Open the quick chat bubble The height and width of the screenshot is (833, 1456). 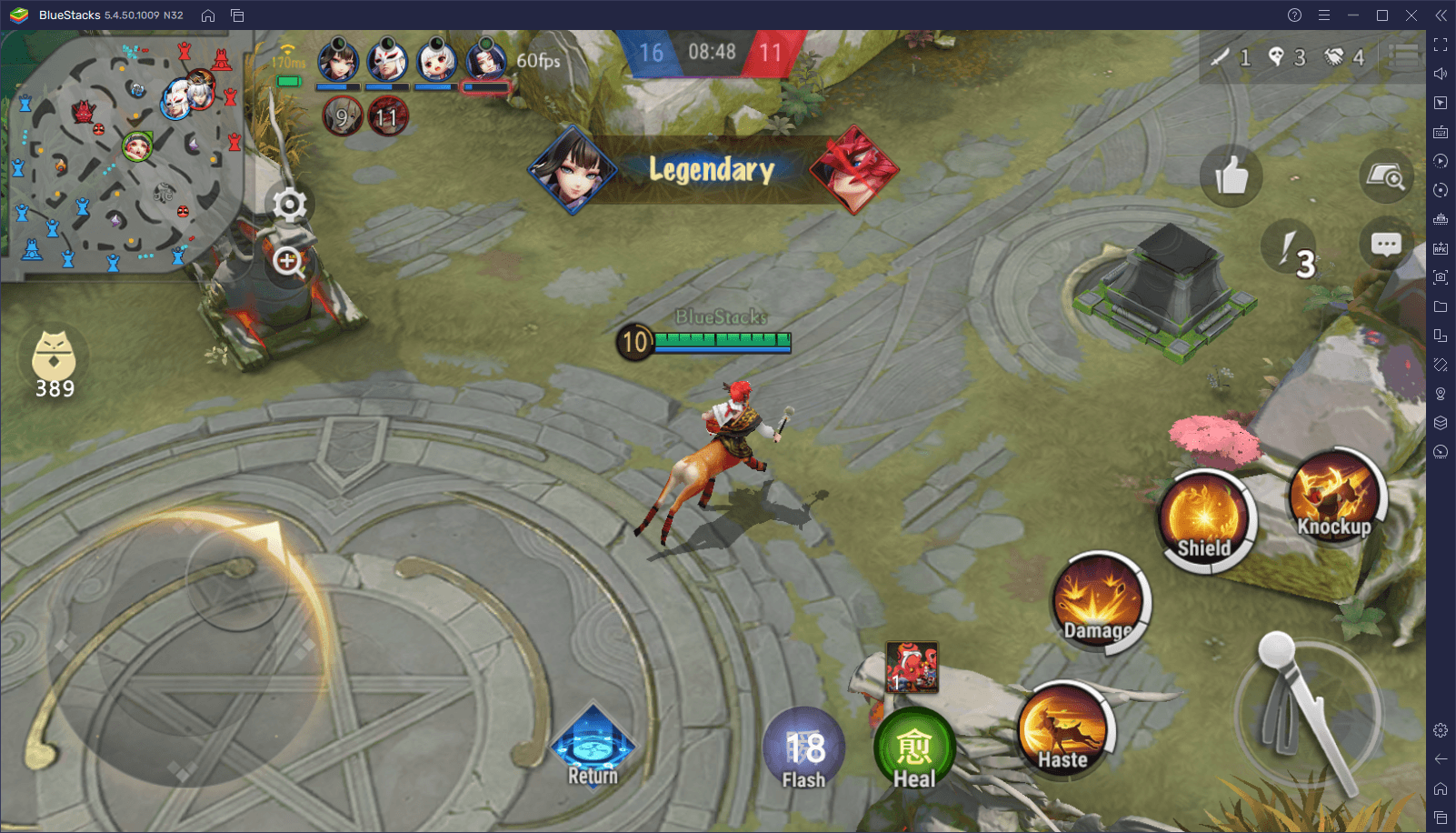click(1385, 245)
